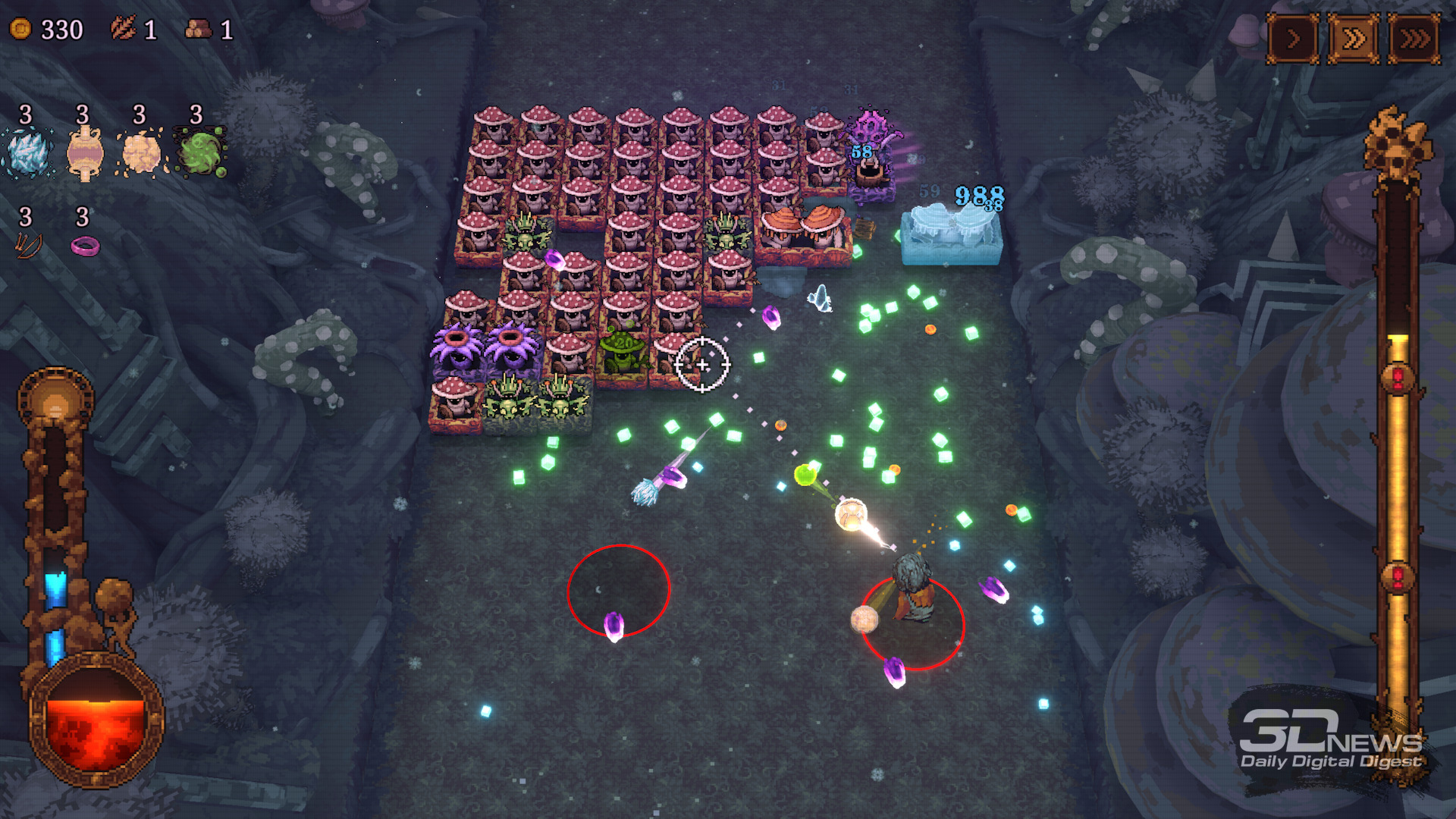Screen dimensions: 1456x819
Task: Set game speed to single arrow
Action: coord(1293,38)
